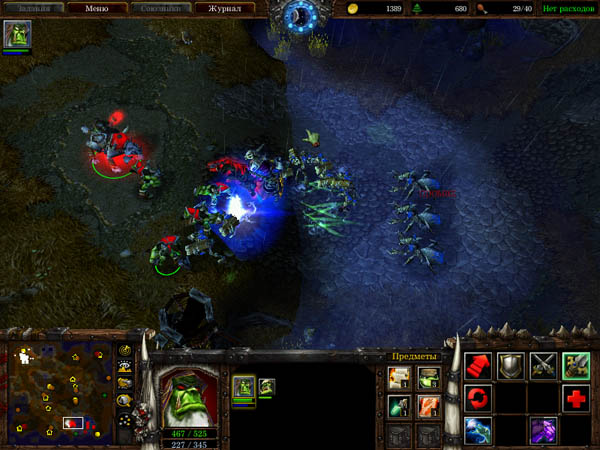Open the Меню button

coord(97,8)
